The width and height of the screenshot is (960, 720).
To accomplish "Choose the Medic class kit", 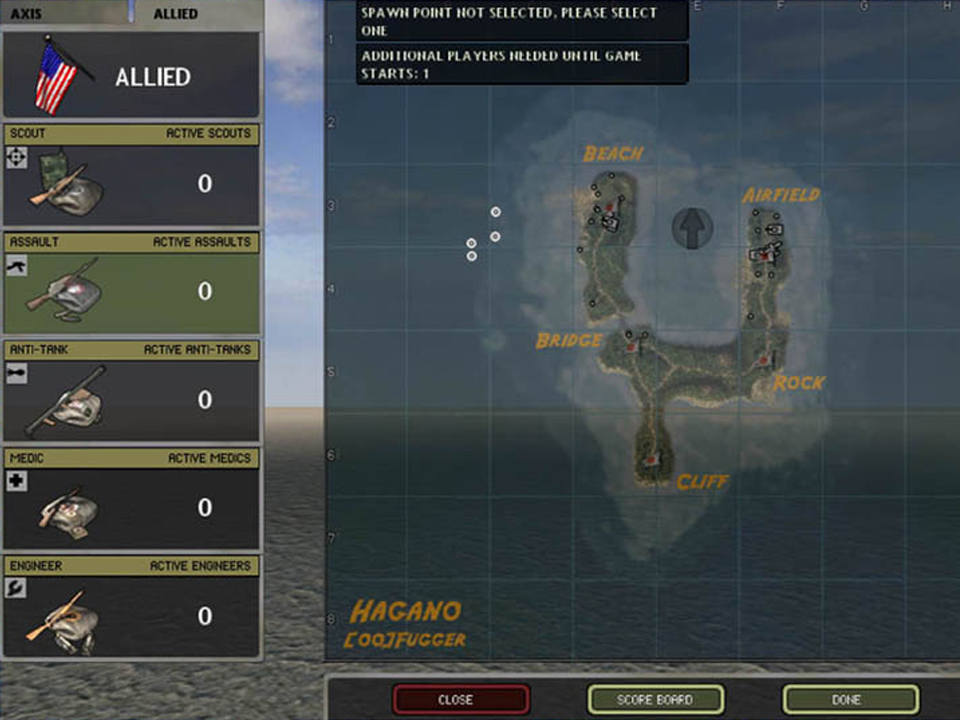I will click(131, 499).
